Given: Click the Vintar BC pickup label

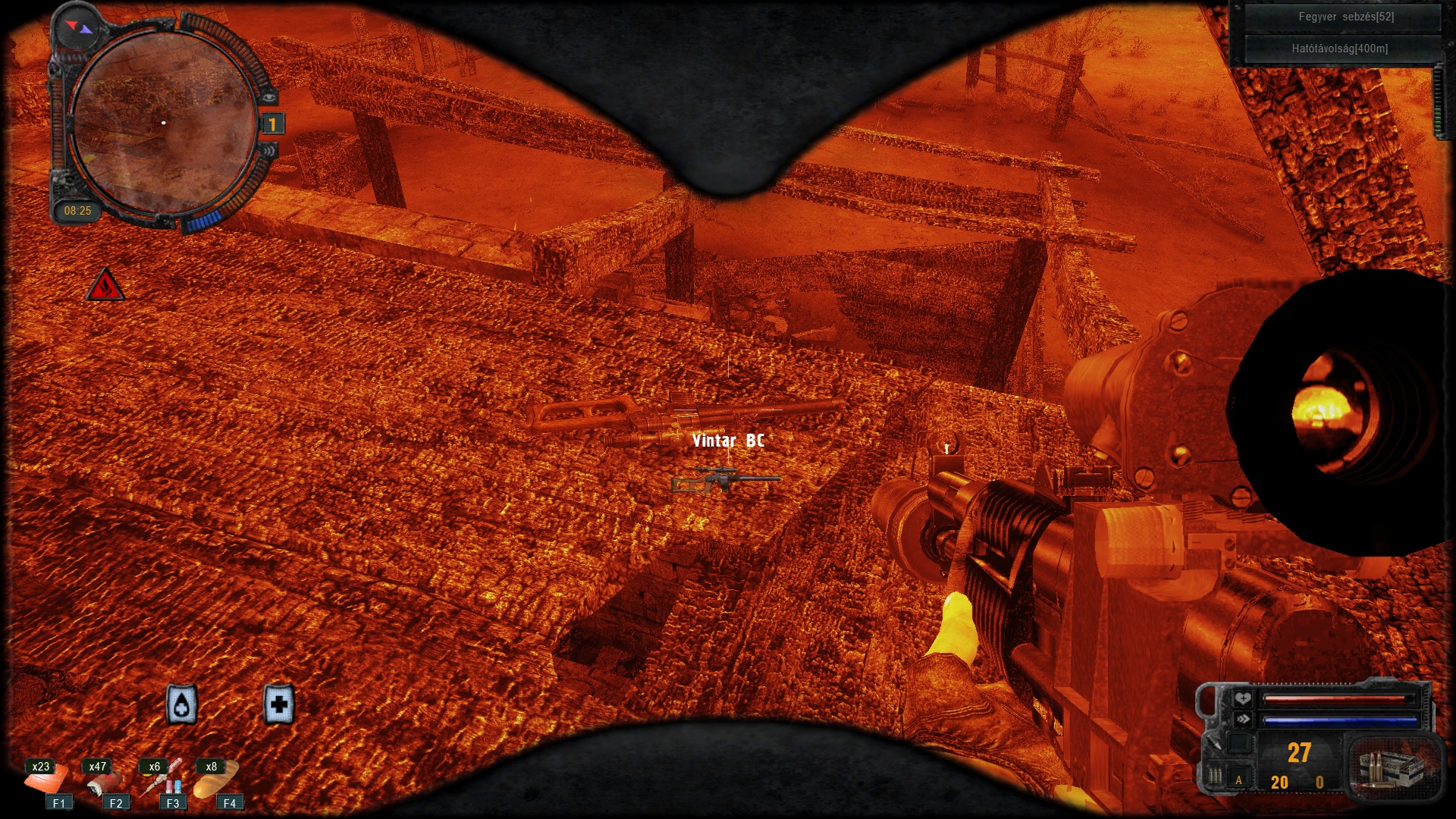Looking at the screenshot, I should [728, 441].
